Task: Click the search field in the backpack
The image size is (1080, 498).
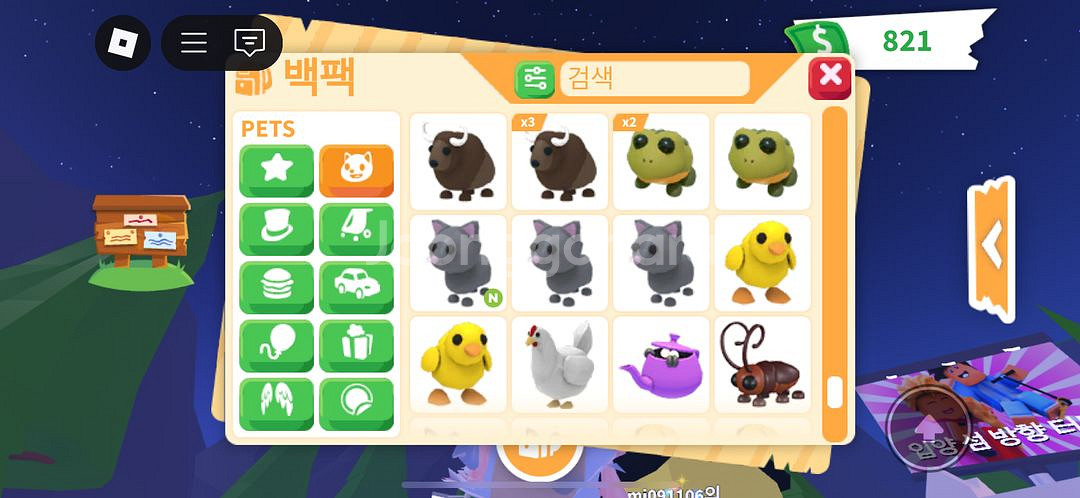Action: [x=654, y=78]
